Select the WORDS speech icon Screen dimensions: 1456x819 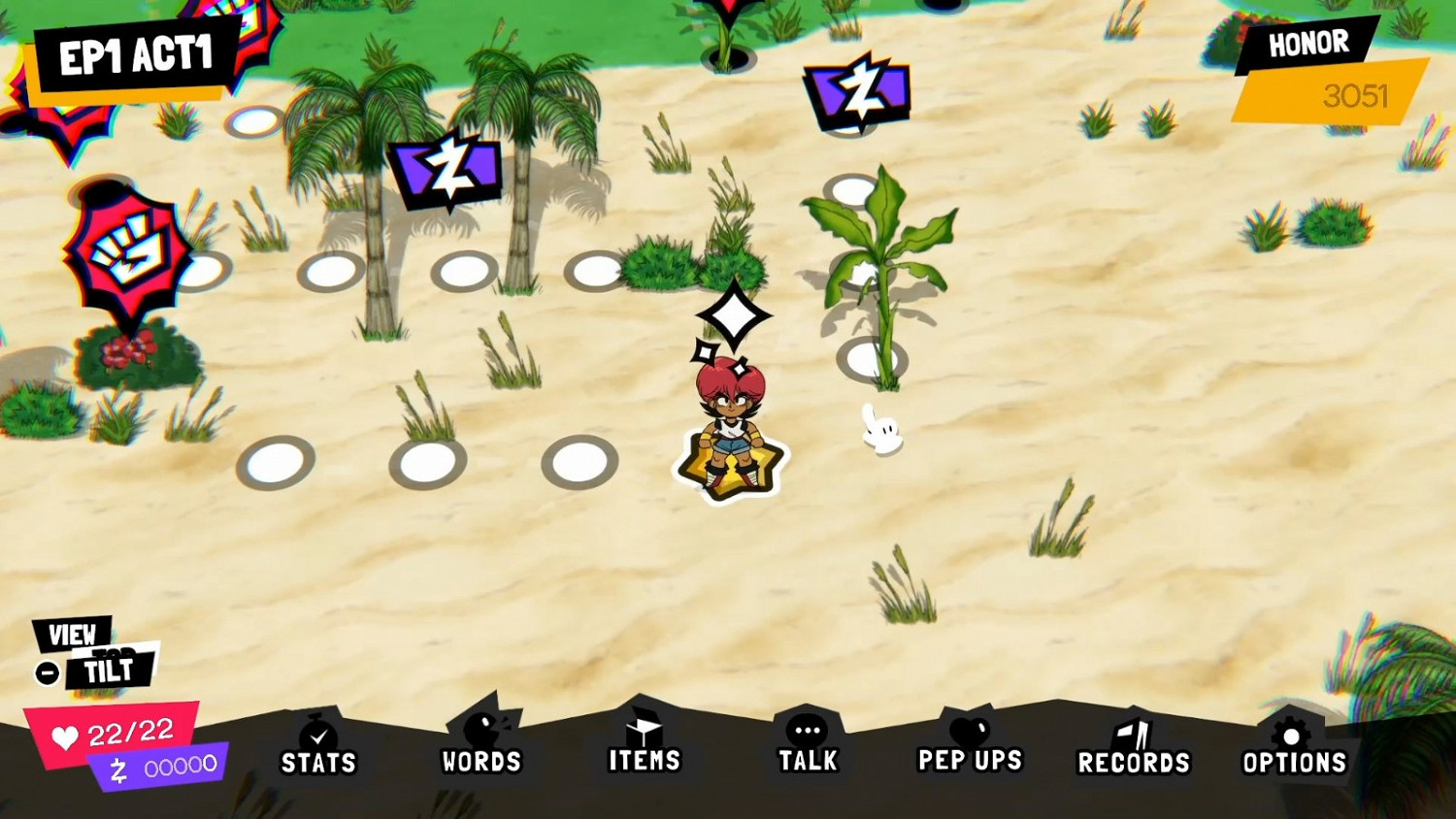click(x=482, y=728)
